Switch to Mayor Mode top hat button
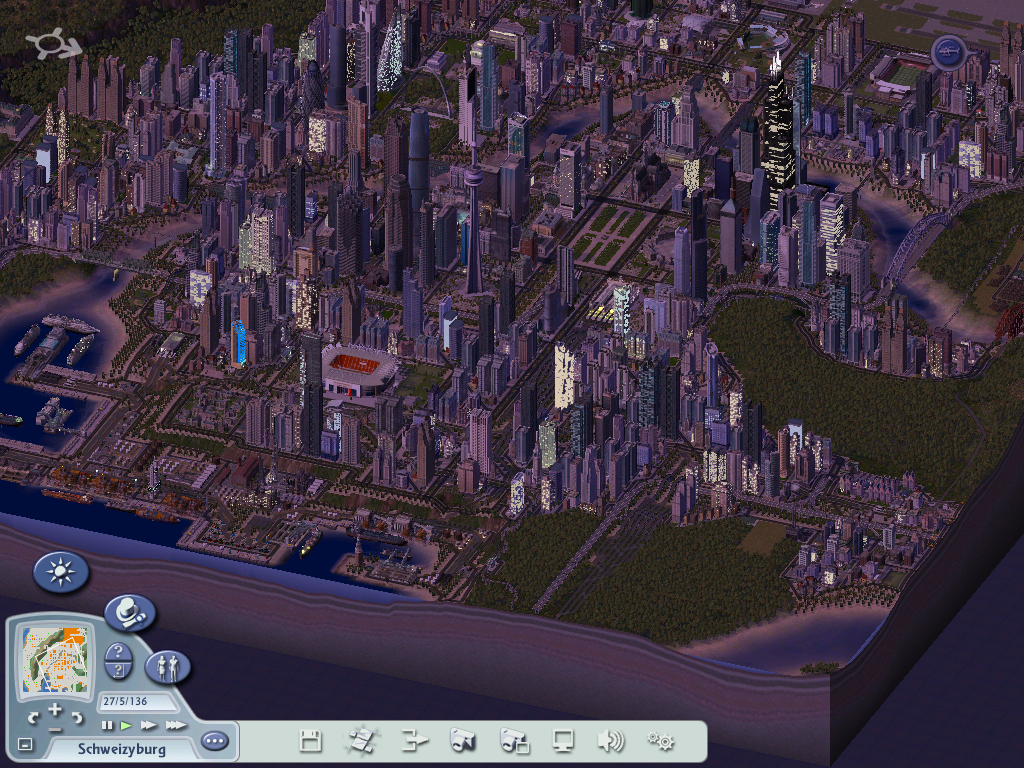The image size is (1024, 768). pos(129,612)
